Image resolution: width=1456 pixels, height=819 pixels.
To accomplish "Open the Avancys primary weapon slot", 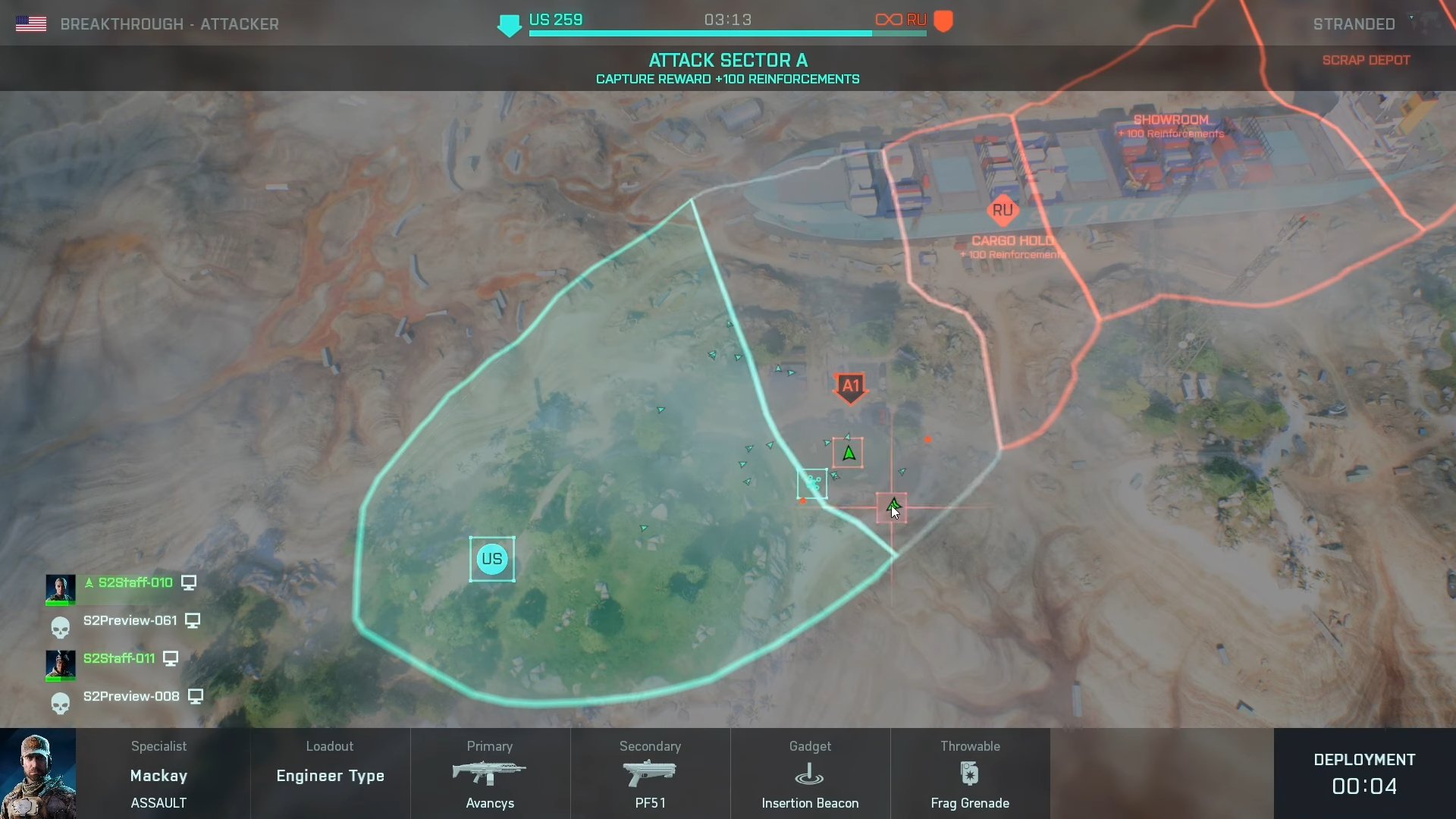I will pos(489,773).
